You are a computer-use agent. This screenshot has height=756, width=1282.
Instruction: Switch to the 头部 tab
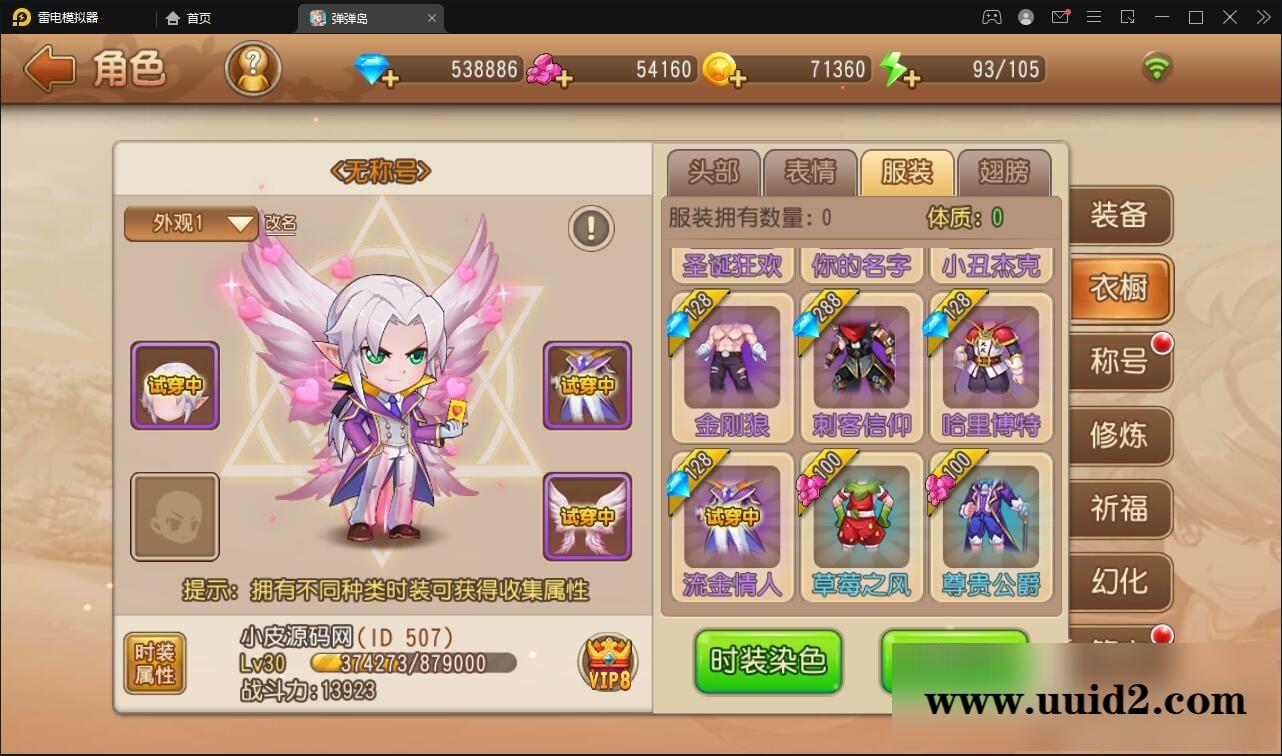[714, 172]
